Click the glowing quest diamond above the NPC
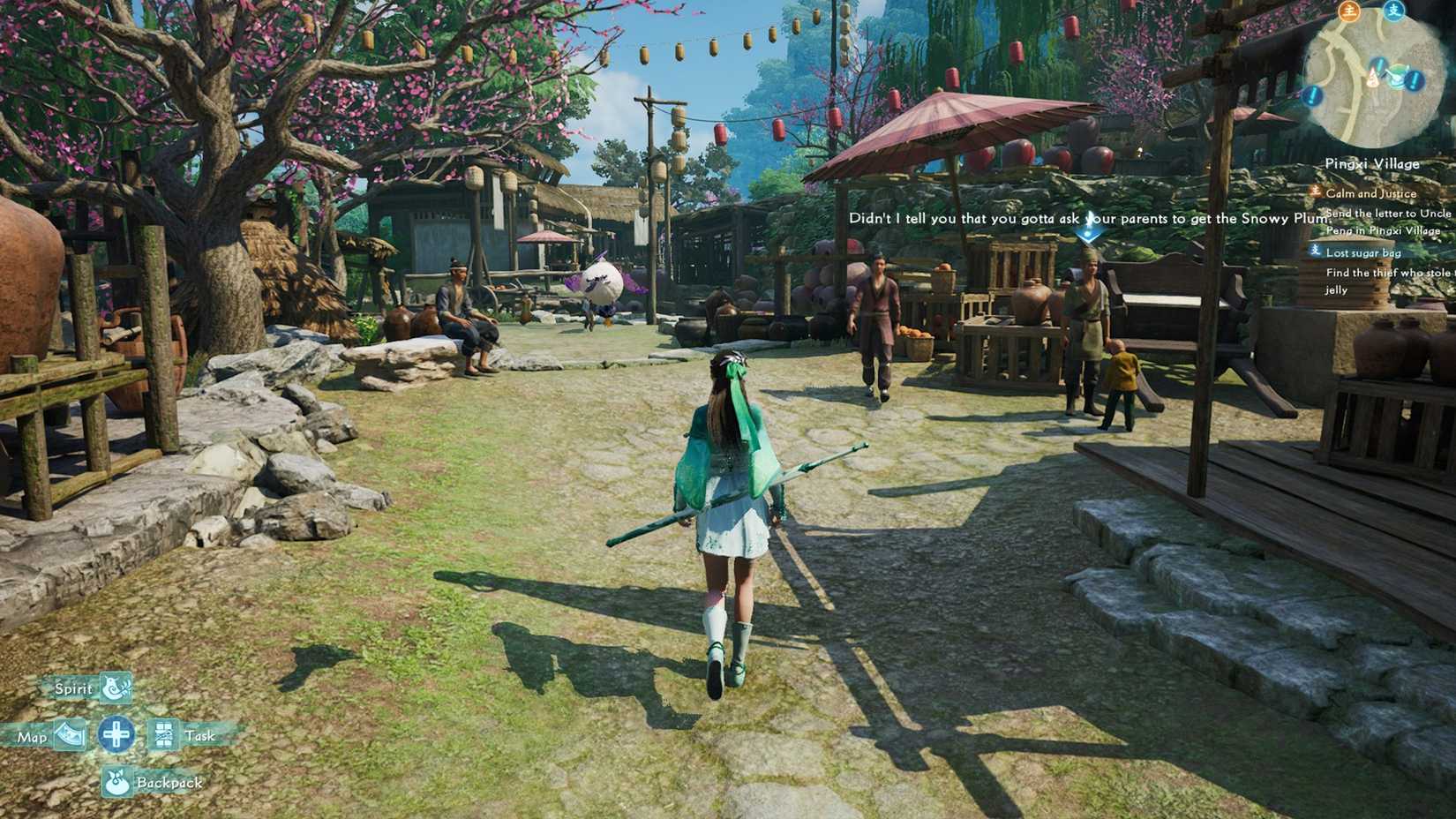This screenshot has width=1456, height=819. click(x=1091, y=232)
